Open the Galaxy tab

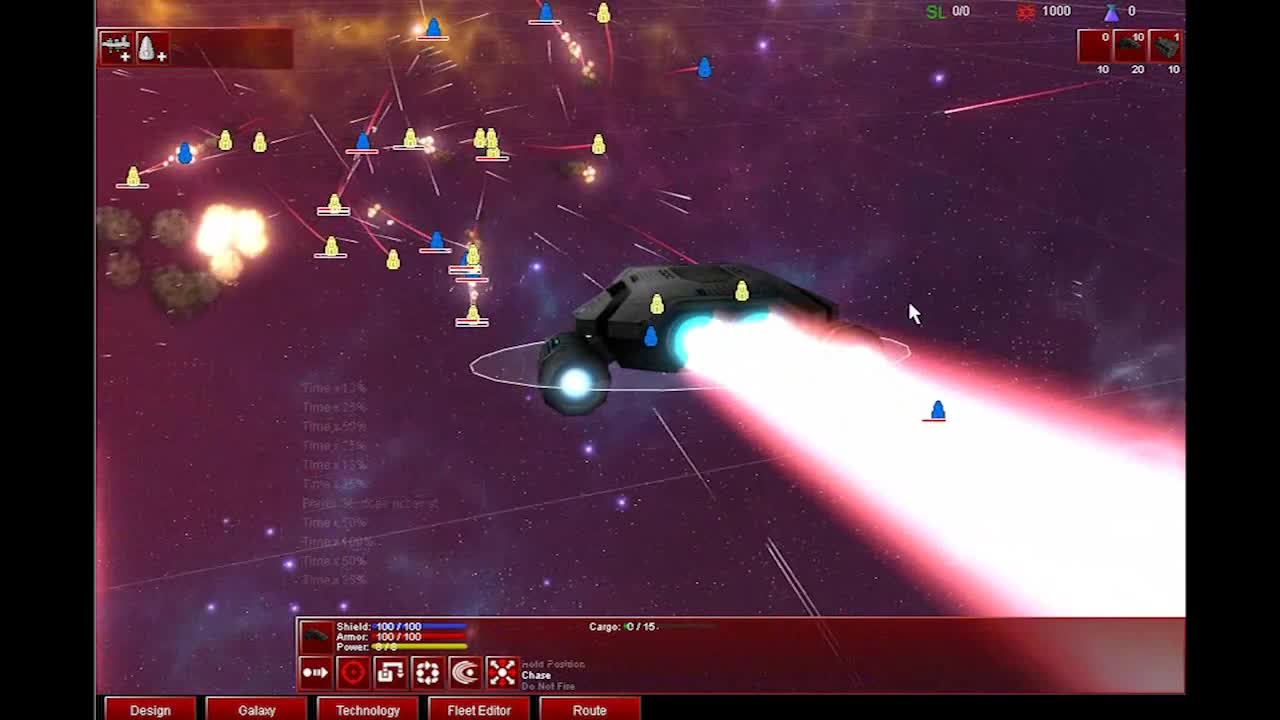click(x=256, y=709)
